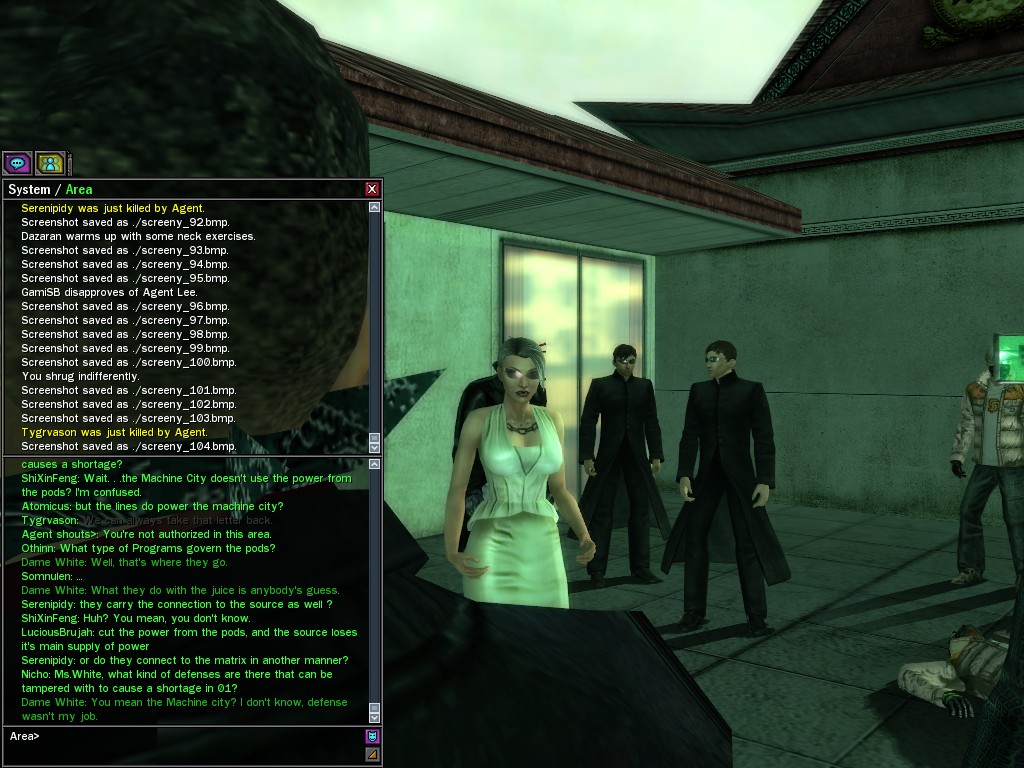
Task: Open the emote mask icon beside chat input
Action: pyautogui.click(x=372, y=737)
